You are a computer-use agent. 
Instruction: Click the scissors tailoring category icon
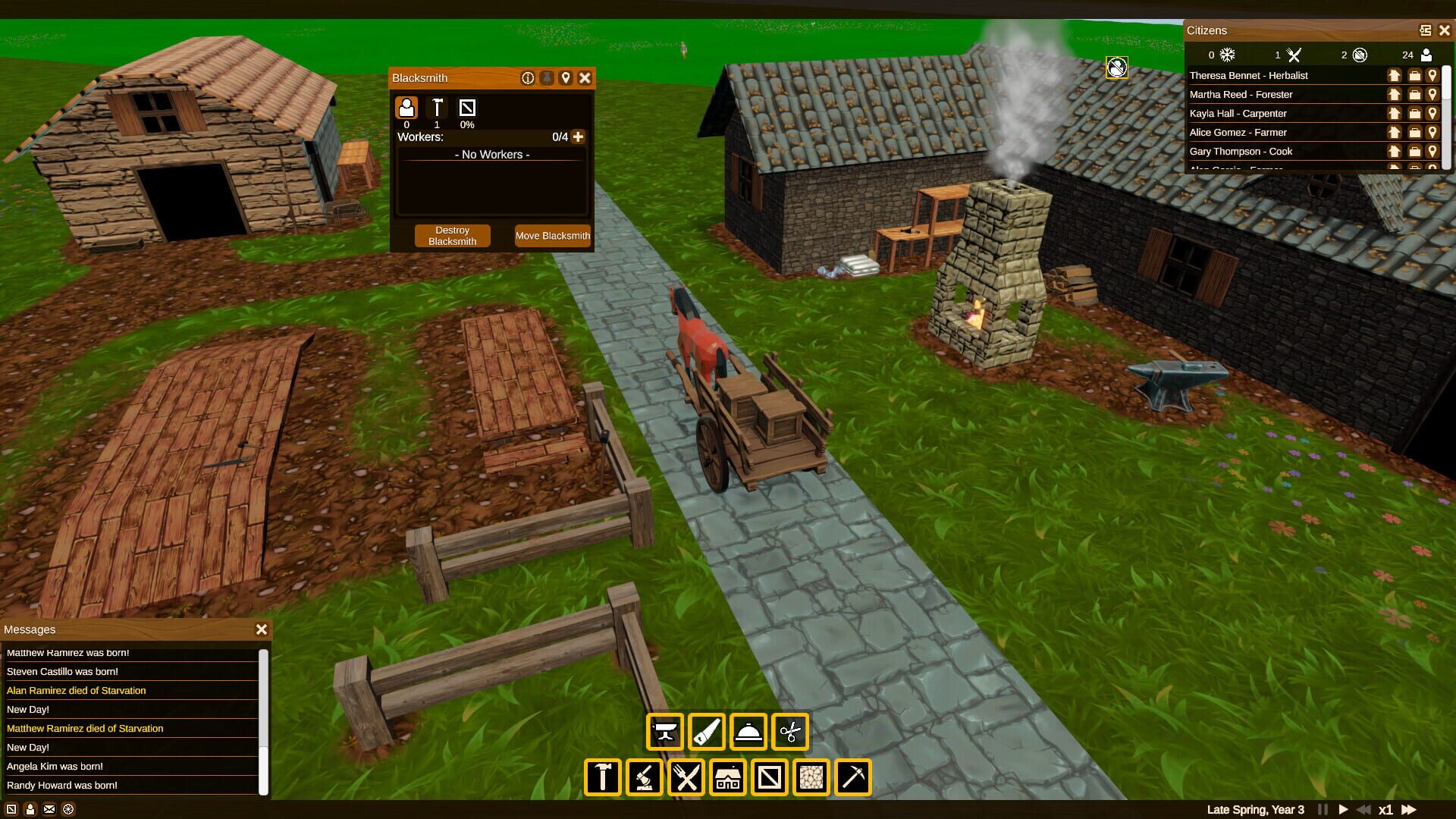[790, 732]
